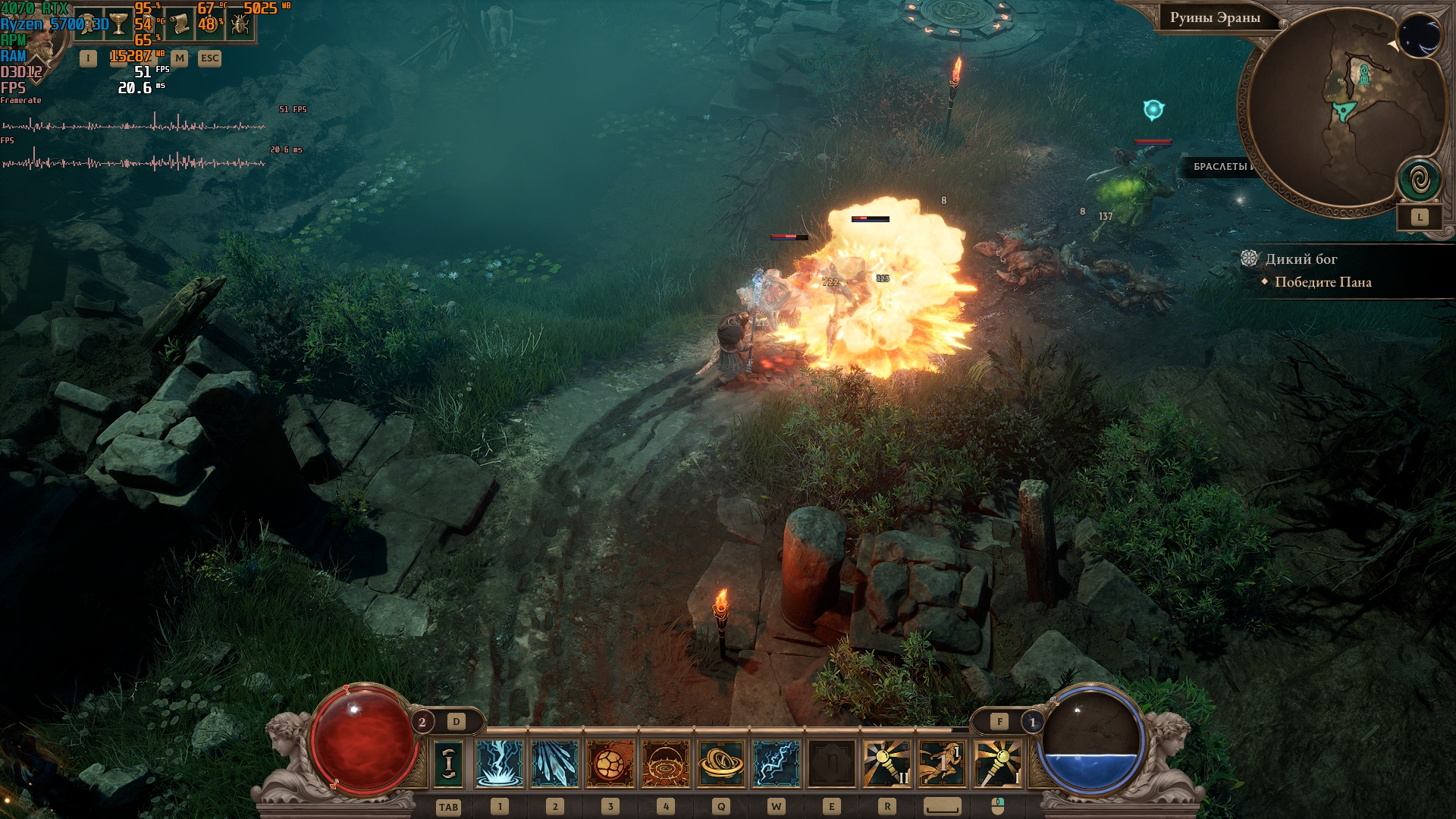The width and height of the screenshot is (1456, 819).
Task: Use the ice shards skill
Action: pos(554,763)
